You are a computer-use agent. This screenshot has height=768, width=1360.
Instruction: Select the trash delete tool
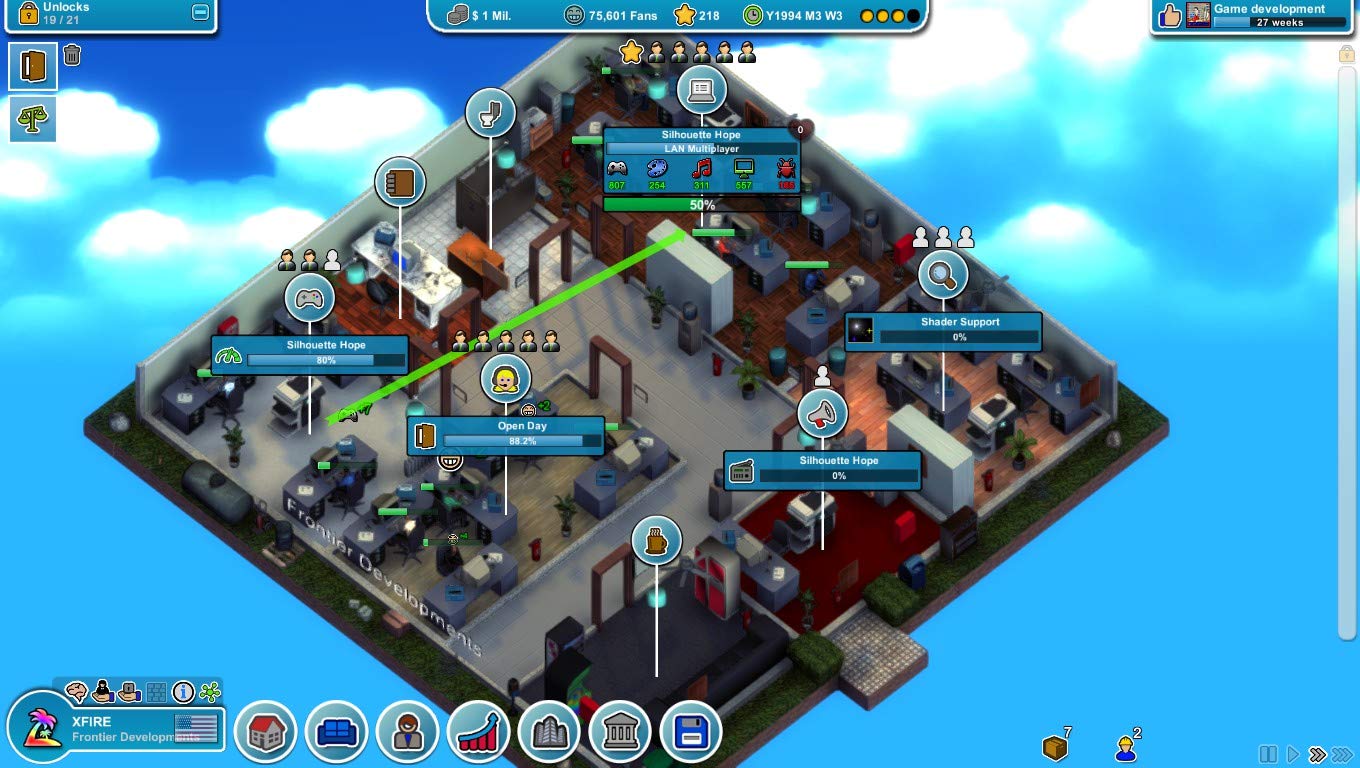tap(70, 55)
